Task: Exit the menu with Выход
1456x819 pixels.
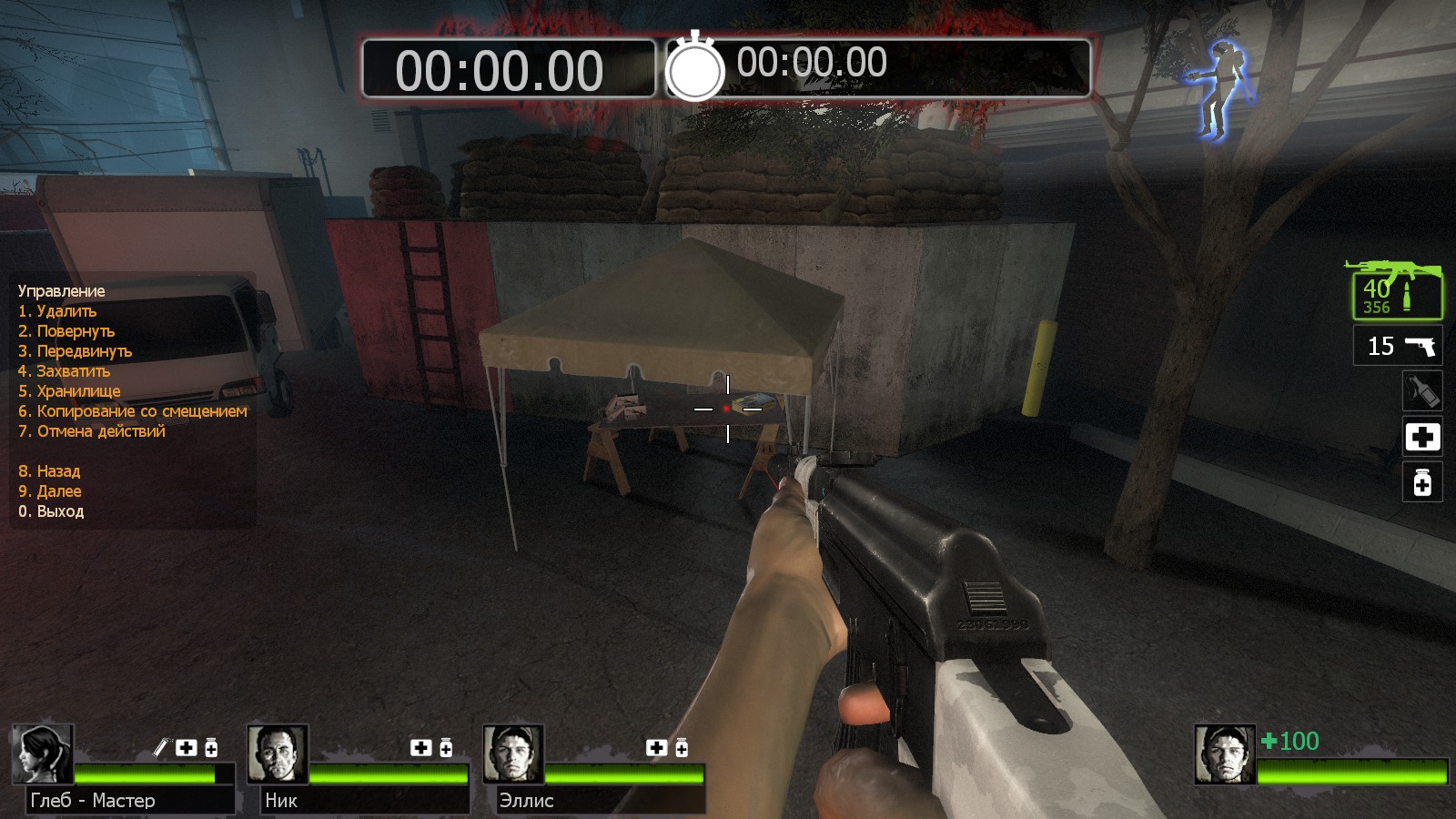Action: (51, 511)
